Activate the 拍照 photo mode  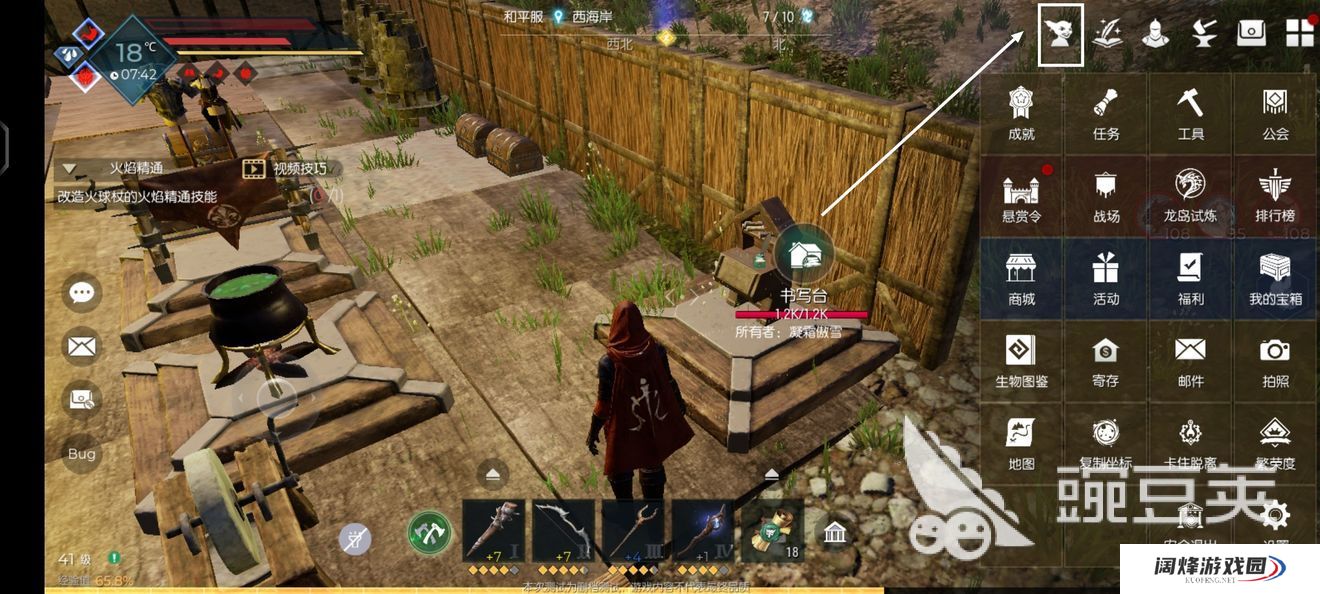(x=1275, y=361)
